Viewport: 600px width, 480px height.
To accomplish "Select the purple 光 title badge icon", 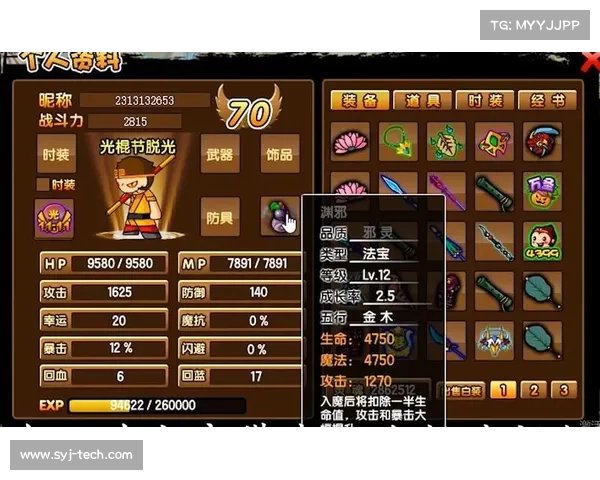I will 54,218.
